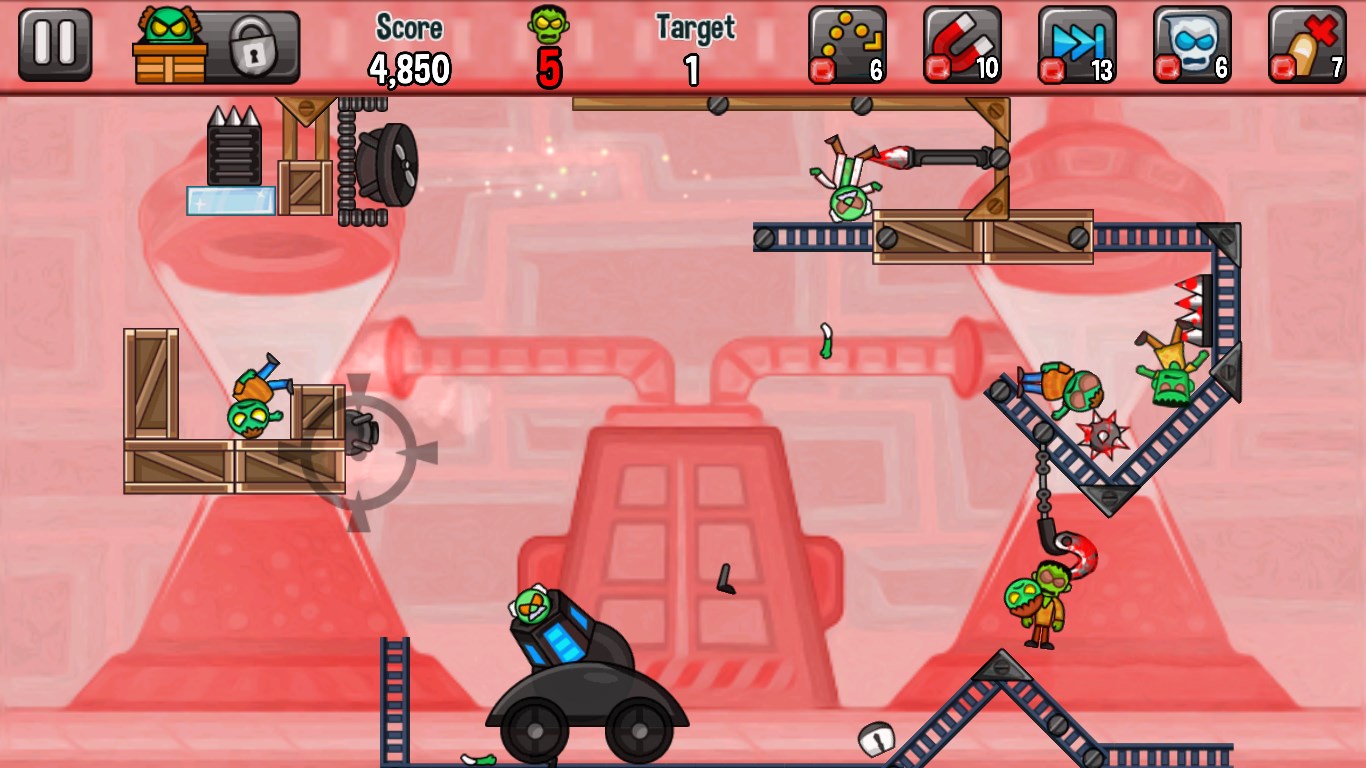Use the frozen zombie power-up

(1192, 45)
